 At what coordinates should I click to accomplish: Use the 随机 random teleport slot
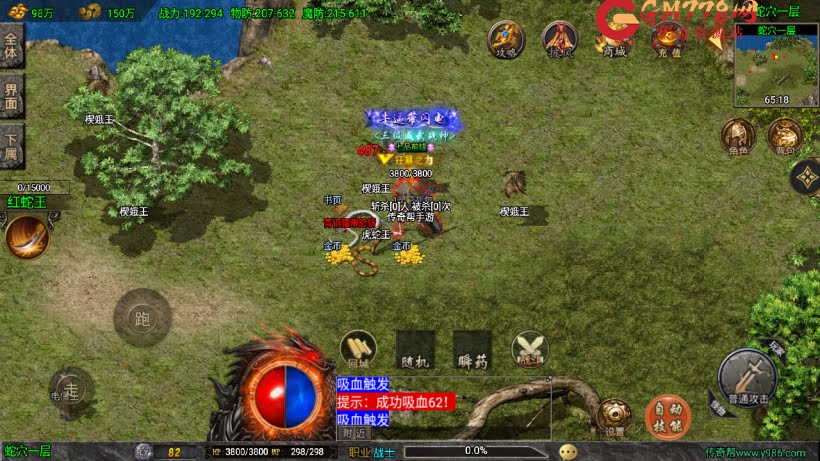pyautogui.click(x=415, y=348)
